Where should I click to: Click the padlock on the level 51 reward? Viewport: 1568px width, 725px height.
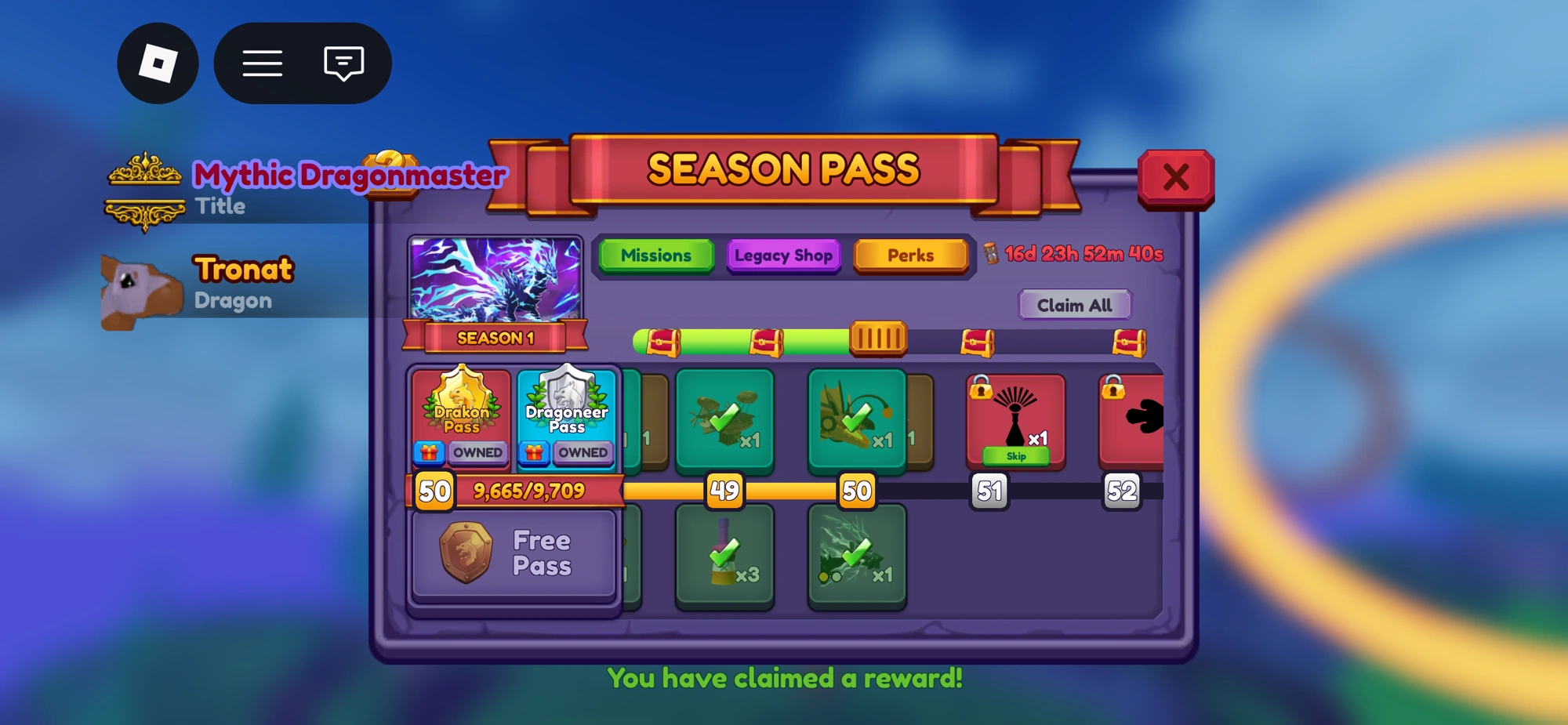(980, 390)
